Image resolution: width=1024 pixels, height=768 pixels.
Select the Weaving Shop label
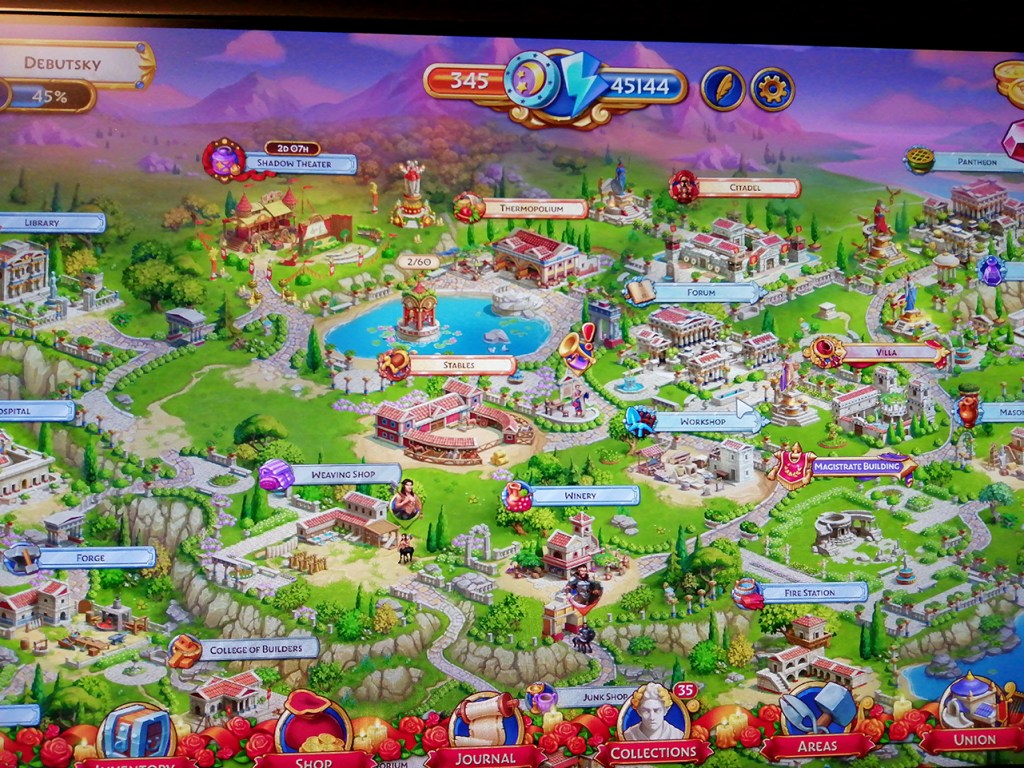(343, 475)
